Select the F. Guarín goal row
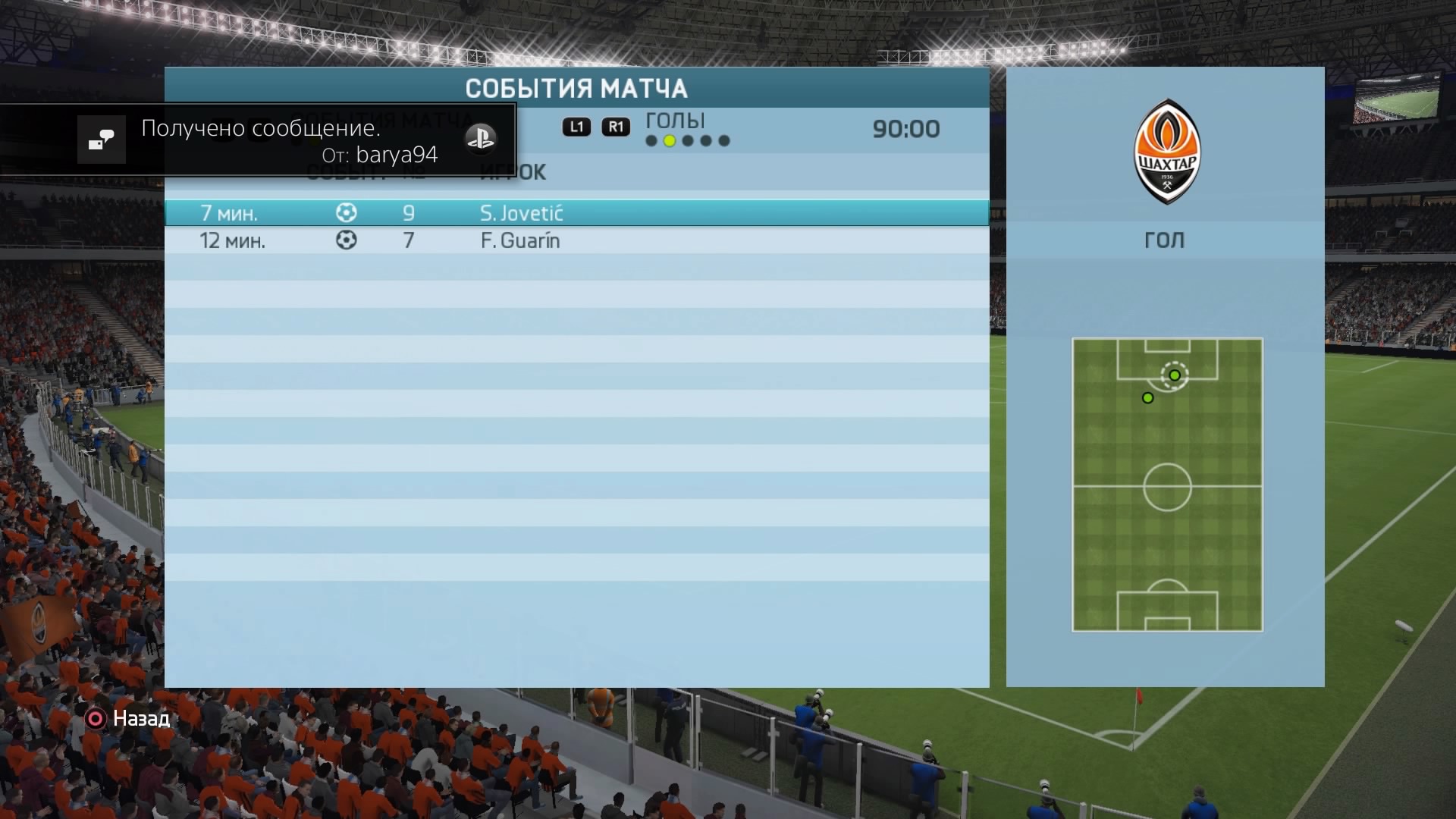Viewport: 1456px width, 819px height. click(x=576, y=241)
